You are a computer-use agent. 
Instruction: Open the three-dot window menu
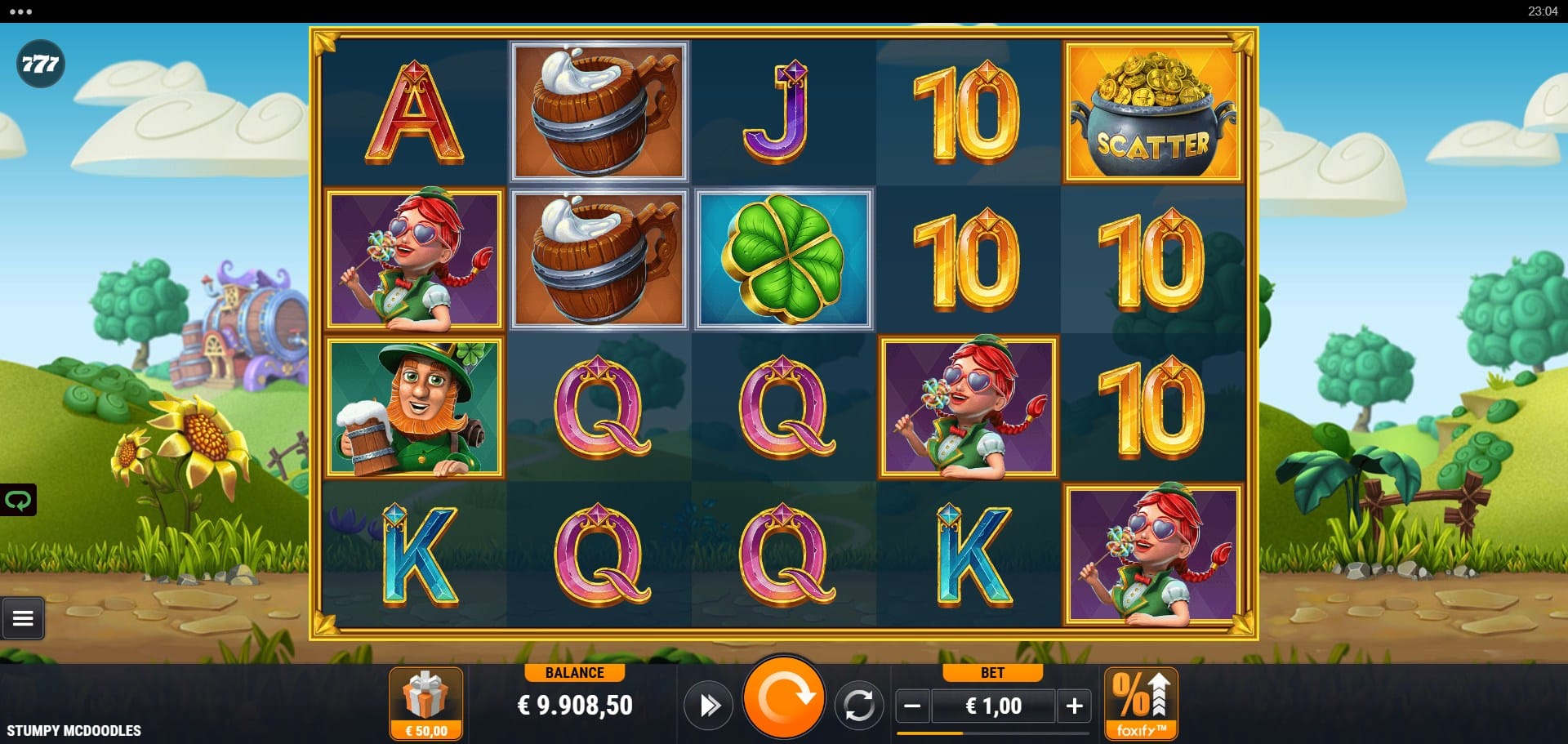pyautogui.click(x=20, y=11)
